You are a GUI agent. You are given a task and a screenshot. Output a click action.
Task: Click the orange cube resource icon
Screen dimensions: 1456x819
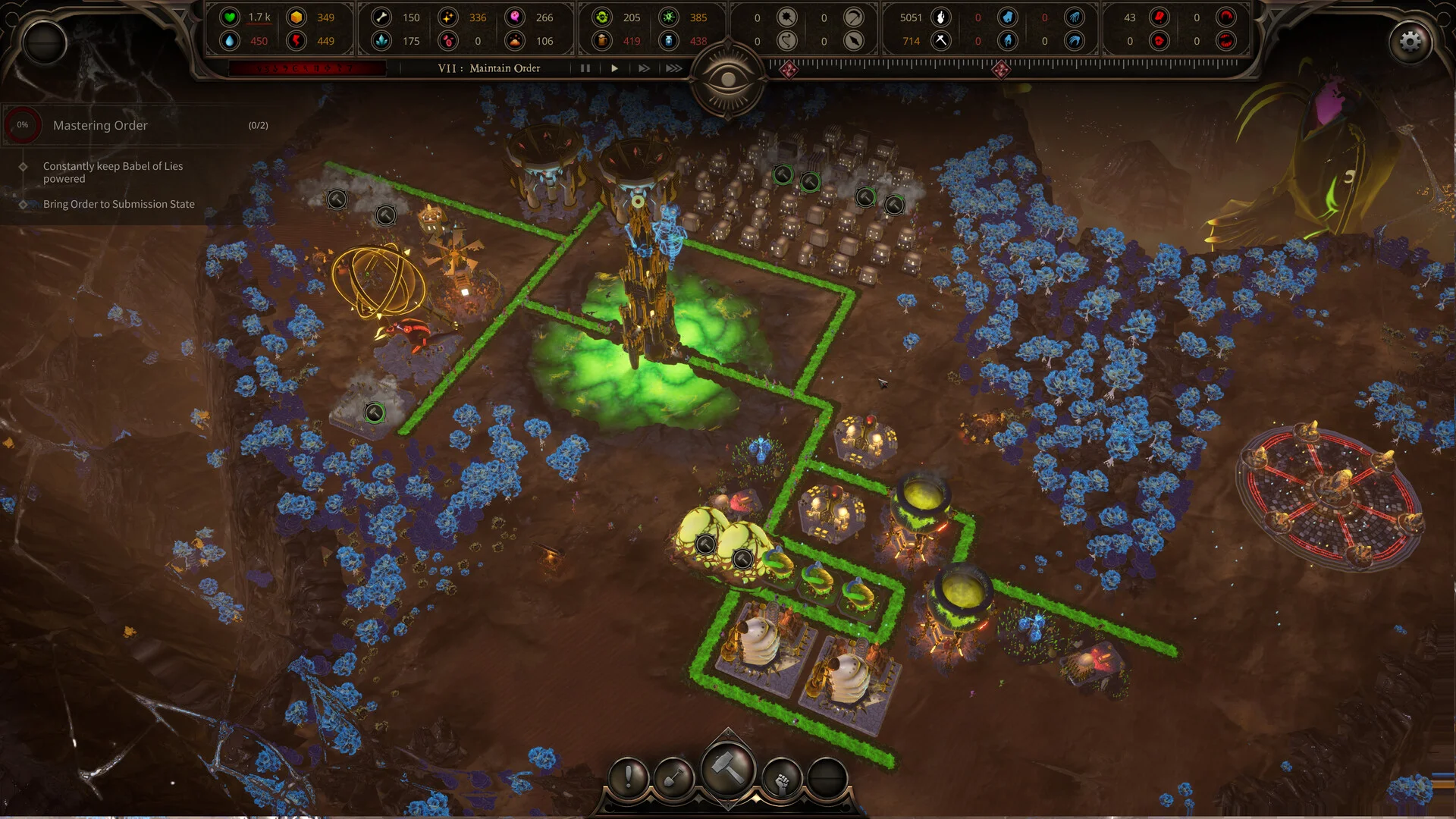point(297,17)
